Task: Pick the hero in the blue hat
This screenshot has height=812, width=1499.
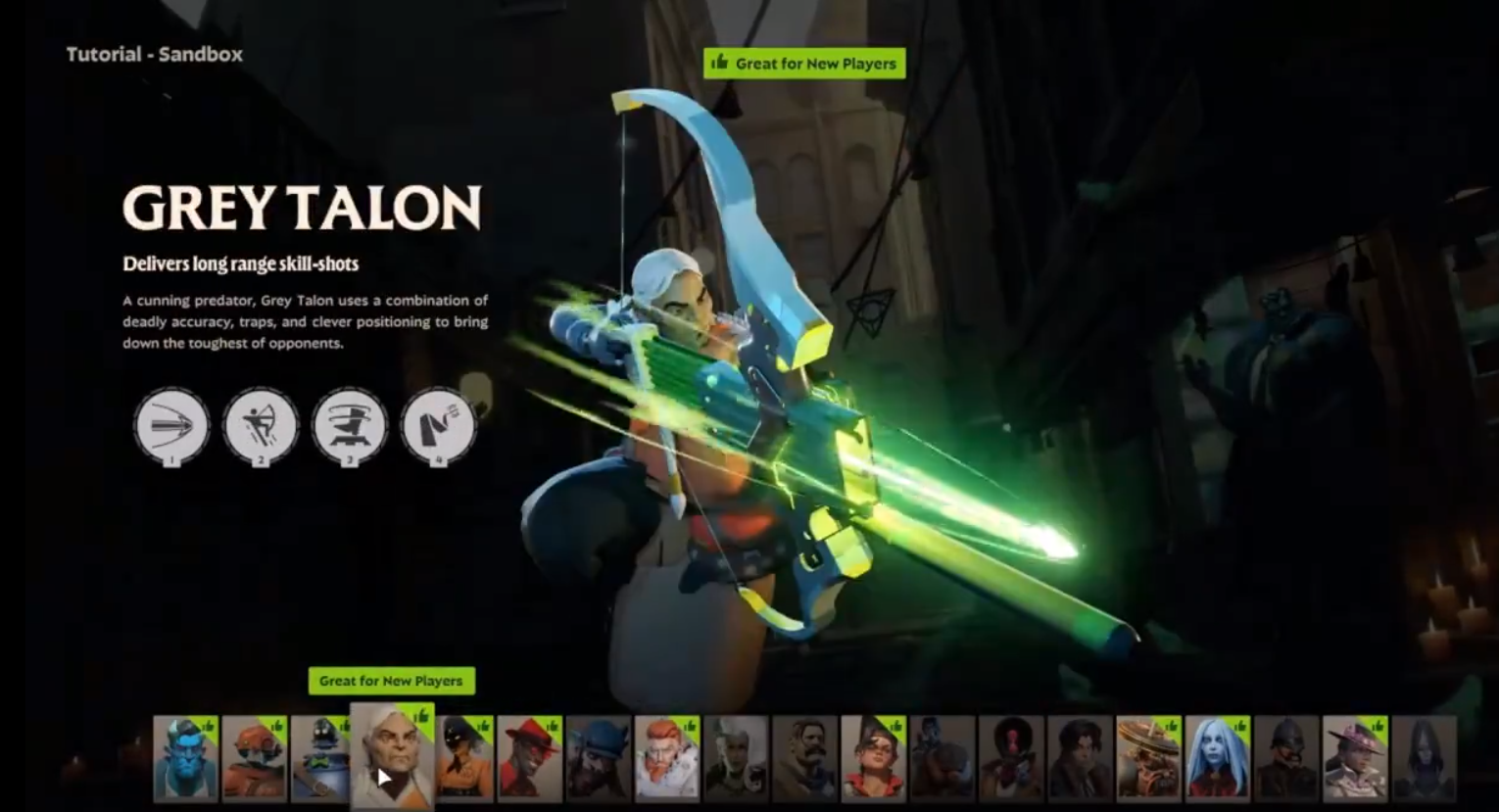Action: click(598, 758)
